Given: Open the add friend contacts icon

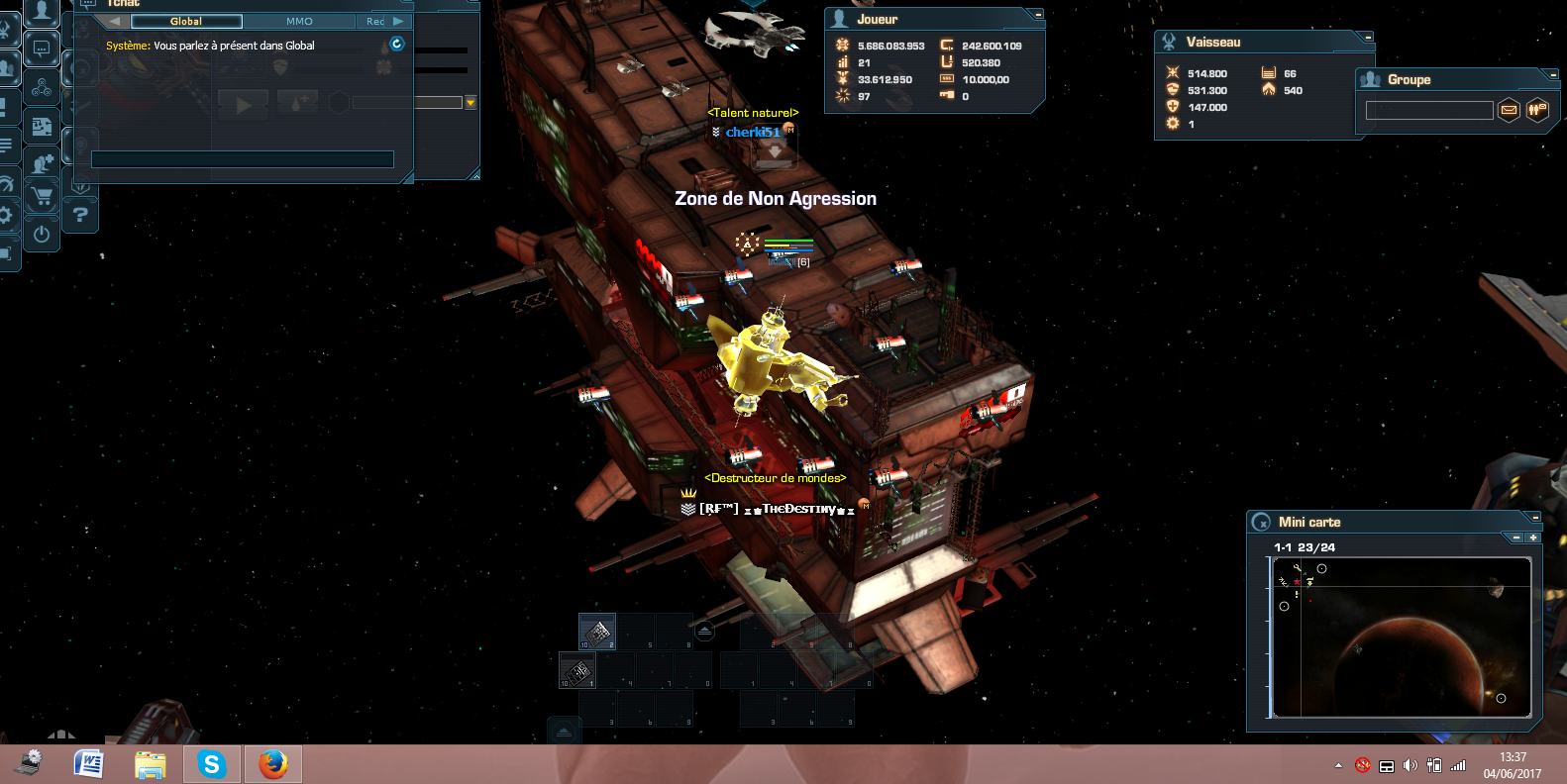Looking at the screenshot, I should (42, 163).
